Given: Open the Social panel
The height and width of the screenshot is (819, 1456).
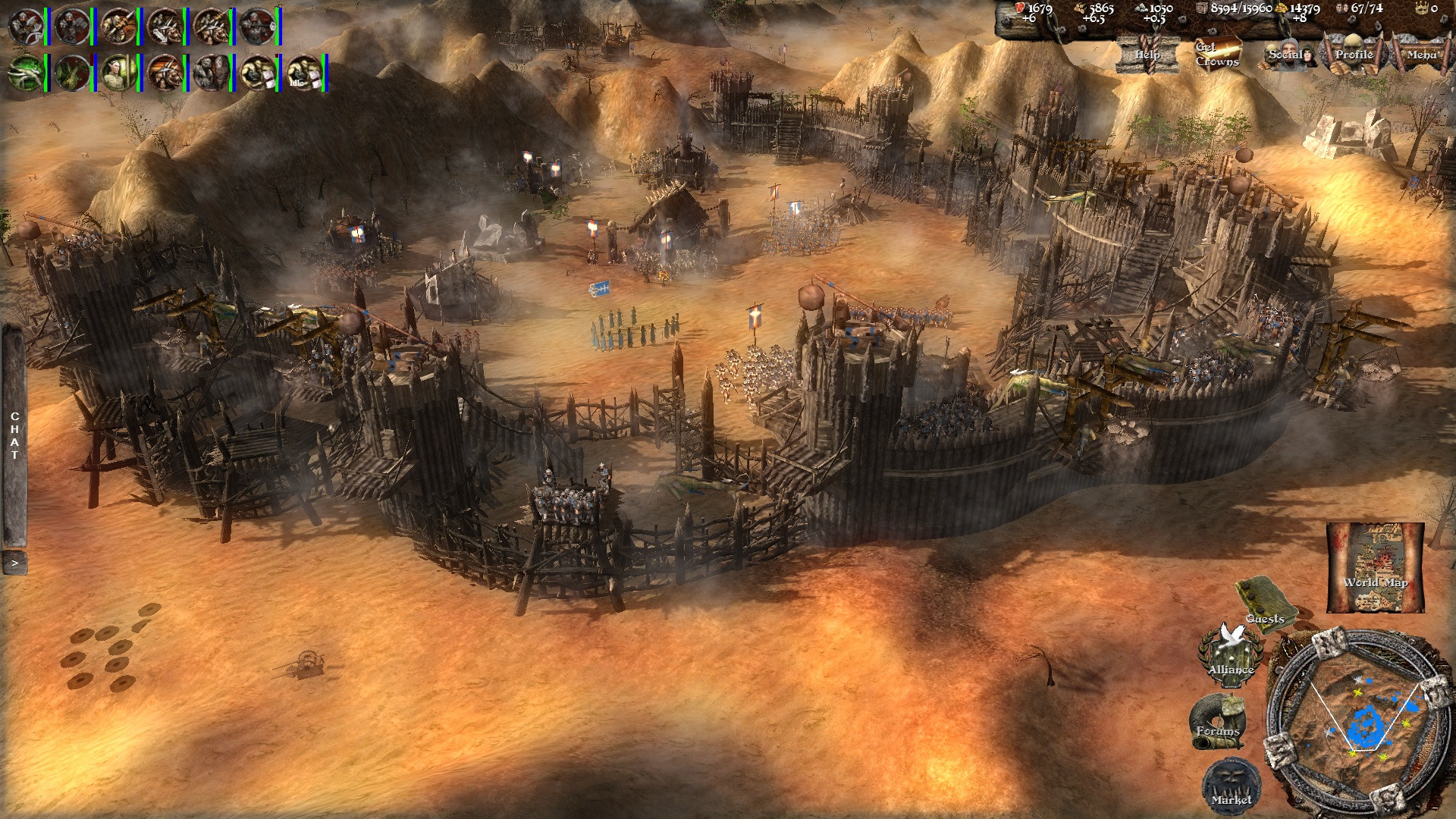Looking at the screenshot, I should 1287,54.
